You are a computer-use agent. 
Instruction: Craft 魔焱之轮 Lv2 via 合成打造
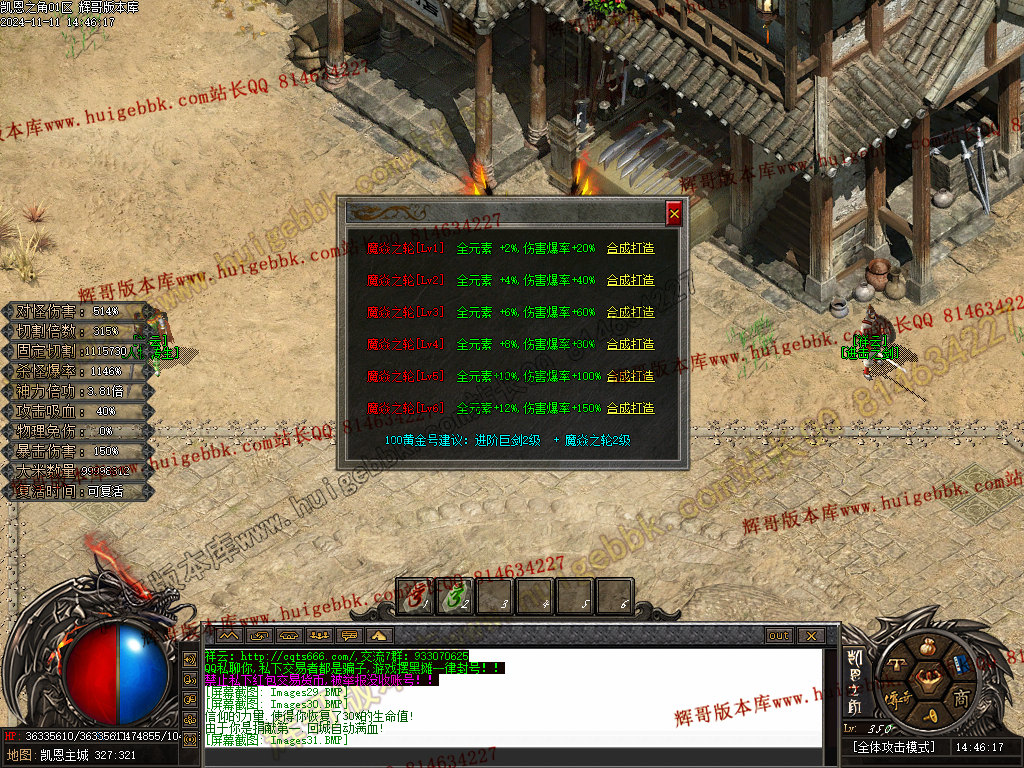click(x=630, y=280)
